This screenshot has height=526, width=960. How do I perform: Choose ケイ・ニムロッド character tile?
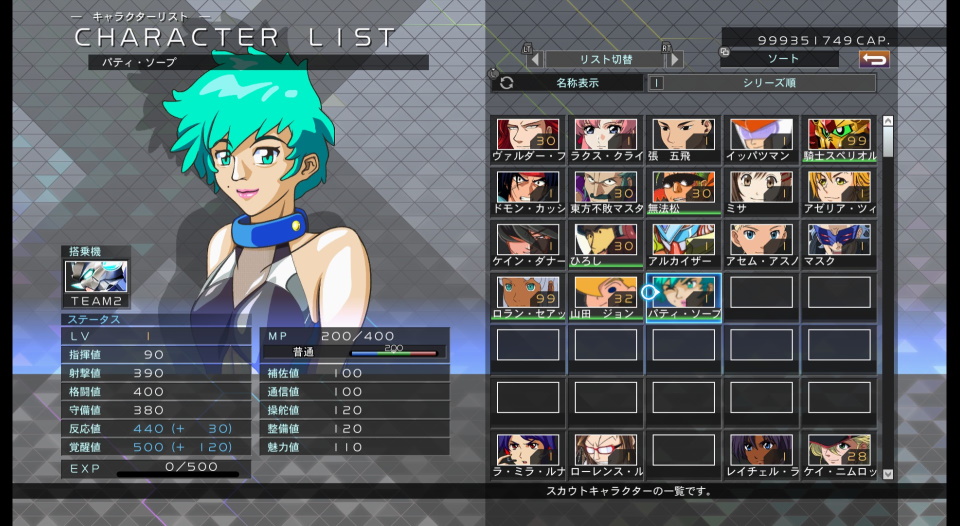[x=840, y=455]
